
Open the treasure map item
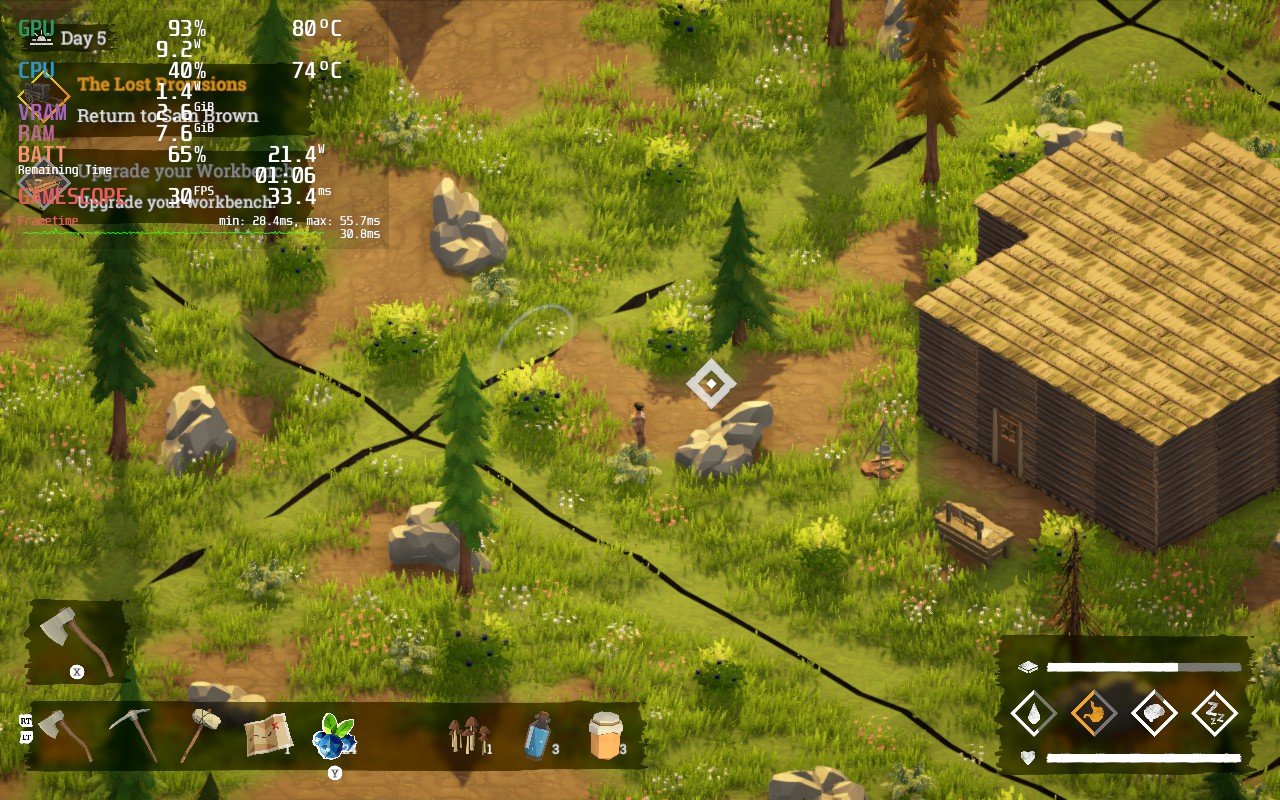point(268,735)
